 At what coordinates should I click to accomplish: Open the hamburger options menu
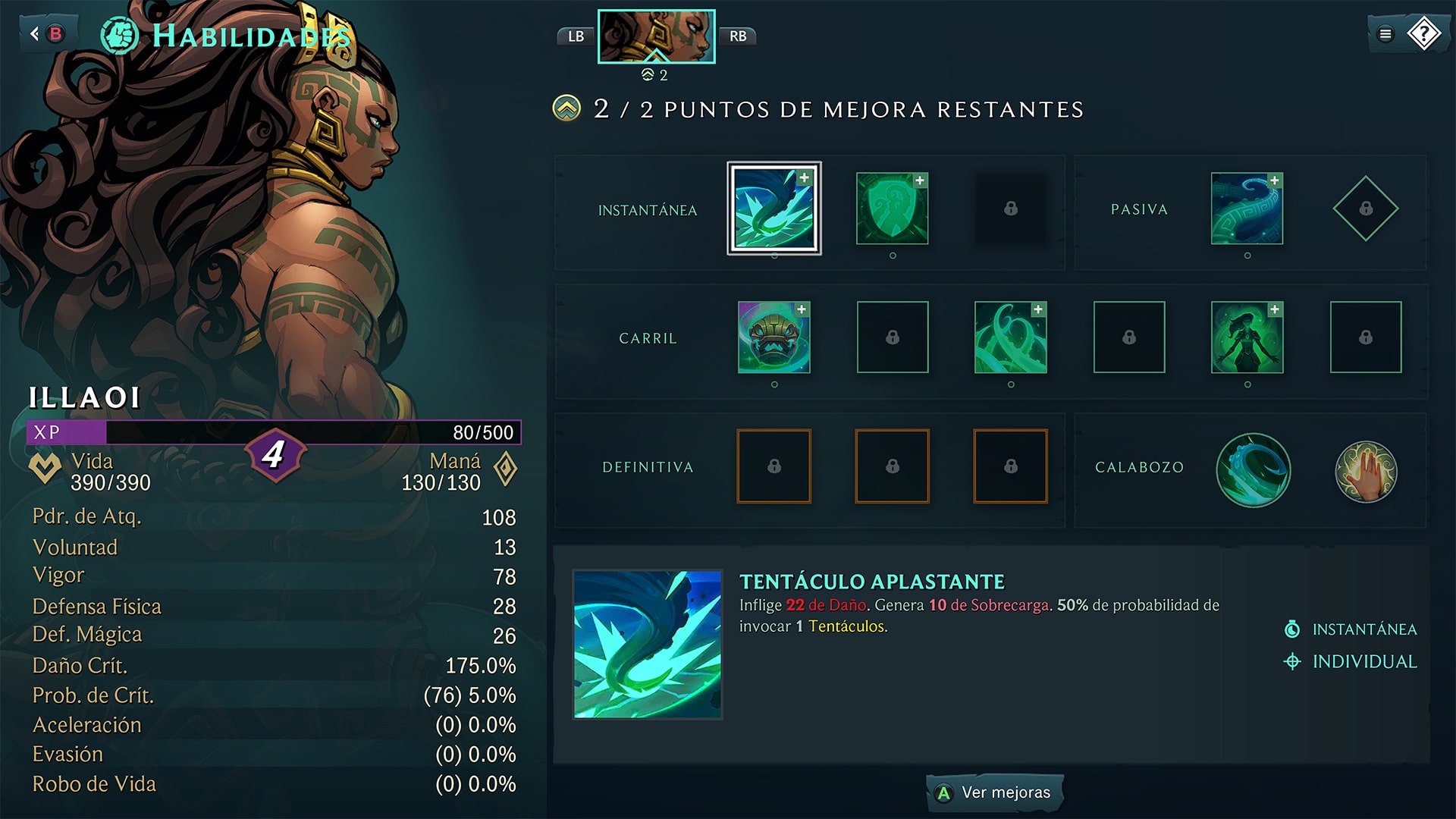pos(1384,33)
